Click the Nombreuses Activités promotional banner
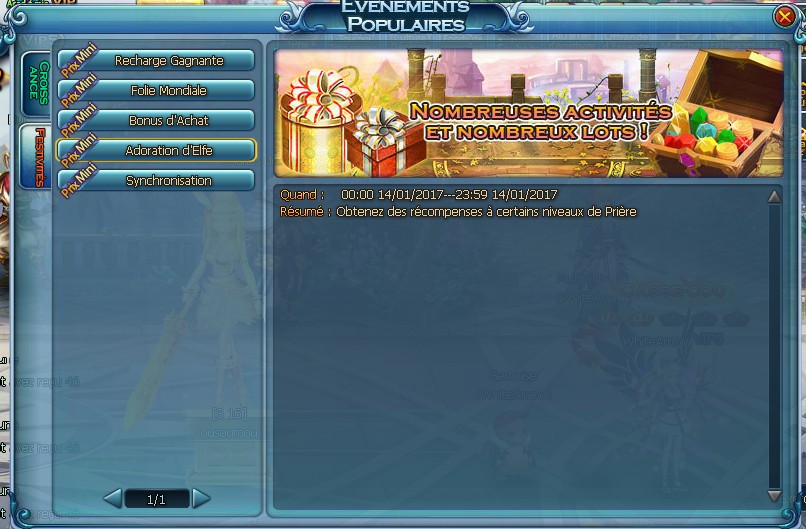 click(528, 113)
